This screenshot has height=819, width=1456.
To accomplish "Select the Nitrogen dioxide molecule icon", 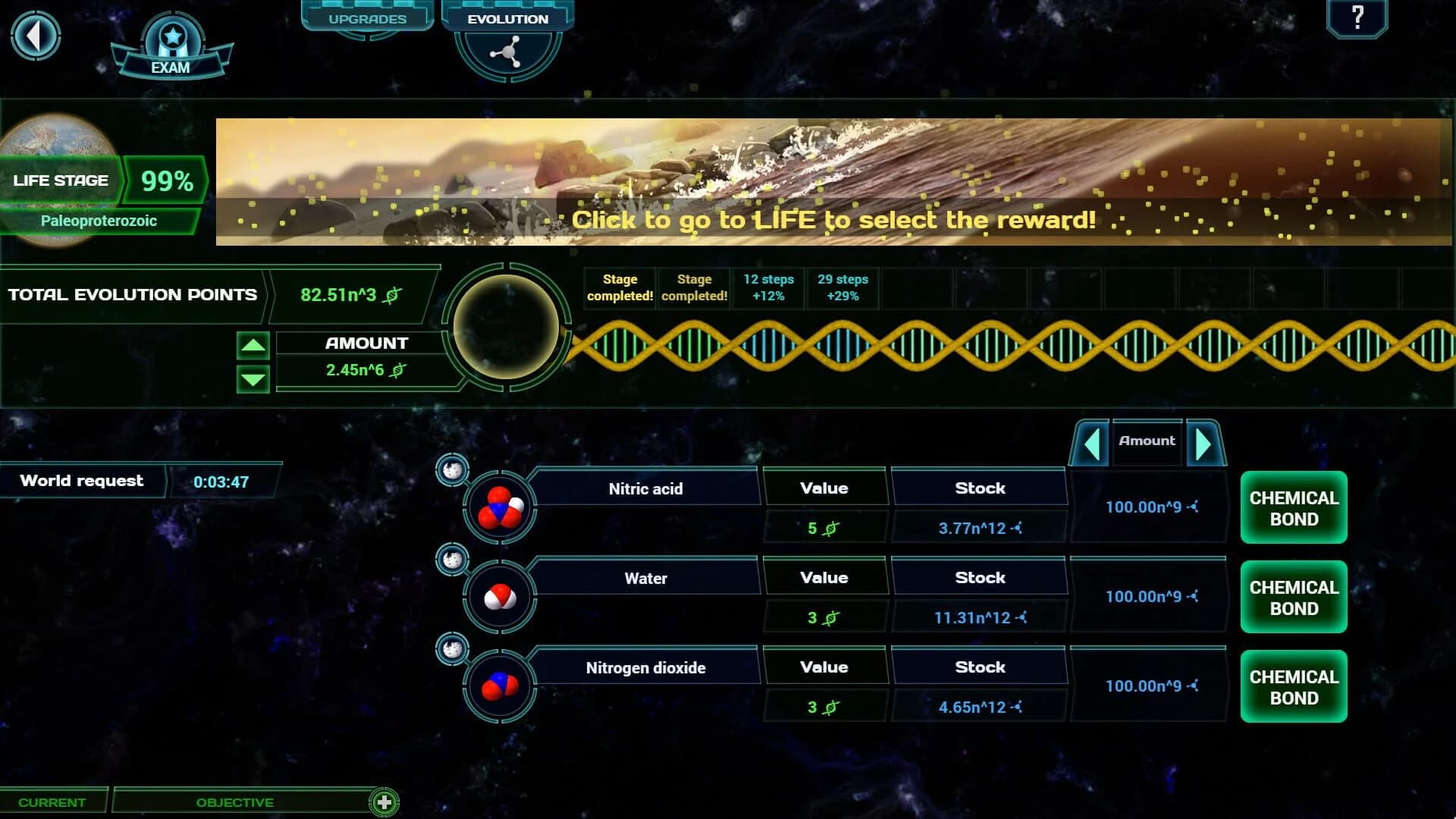I will 500,686.
